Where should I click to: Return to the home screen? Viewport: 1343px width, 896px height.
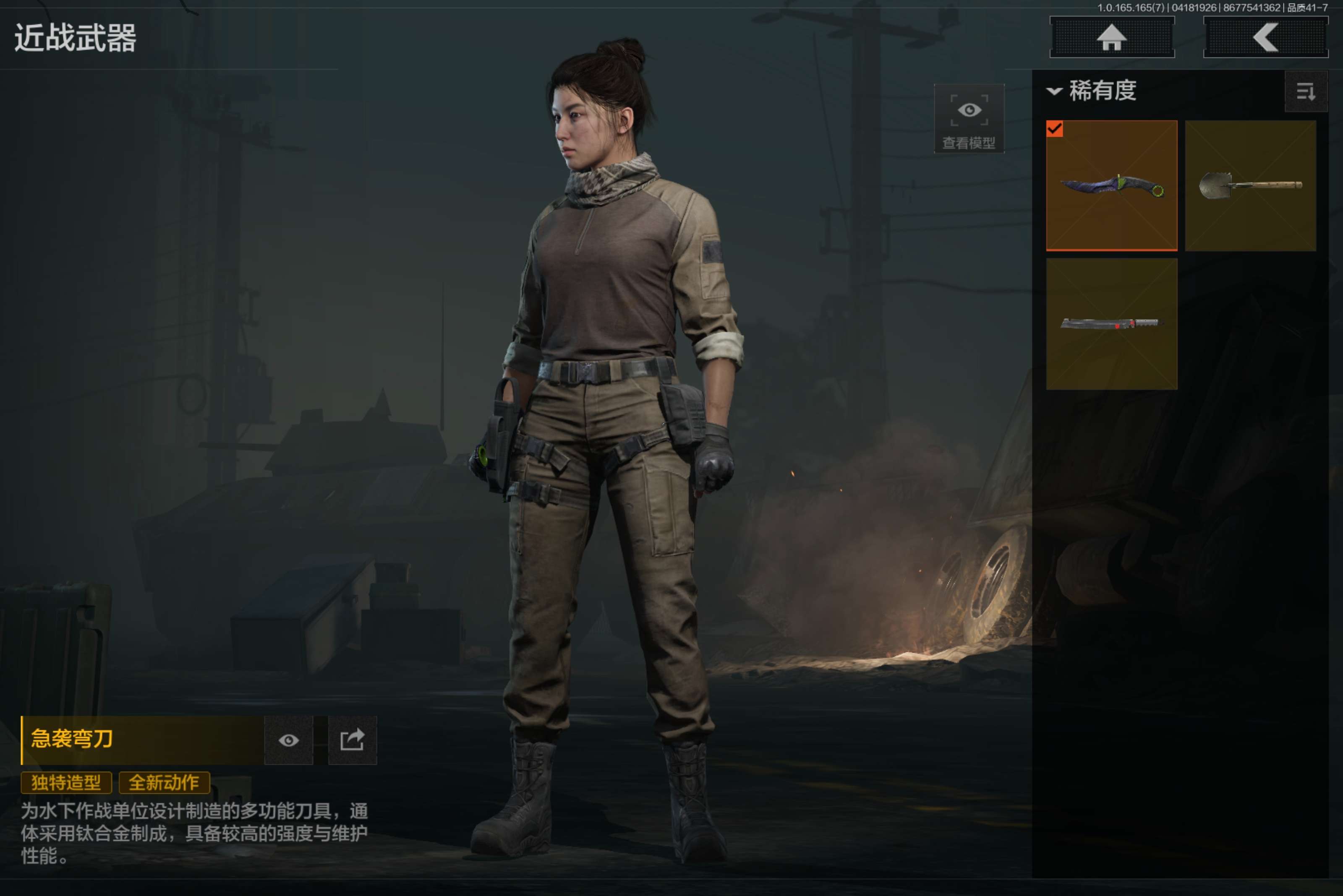(1111, 38)
